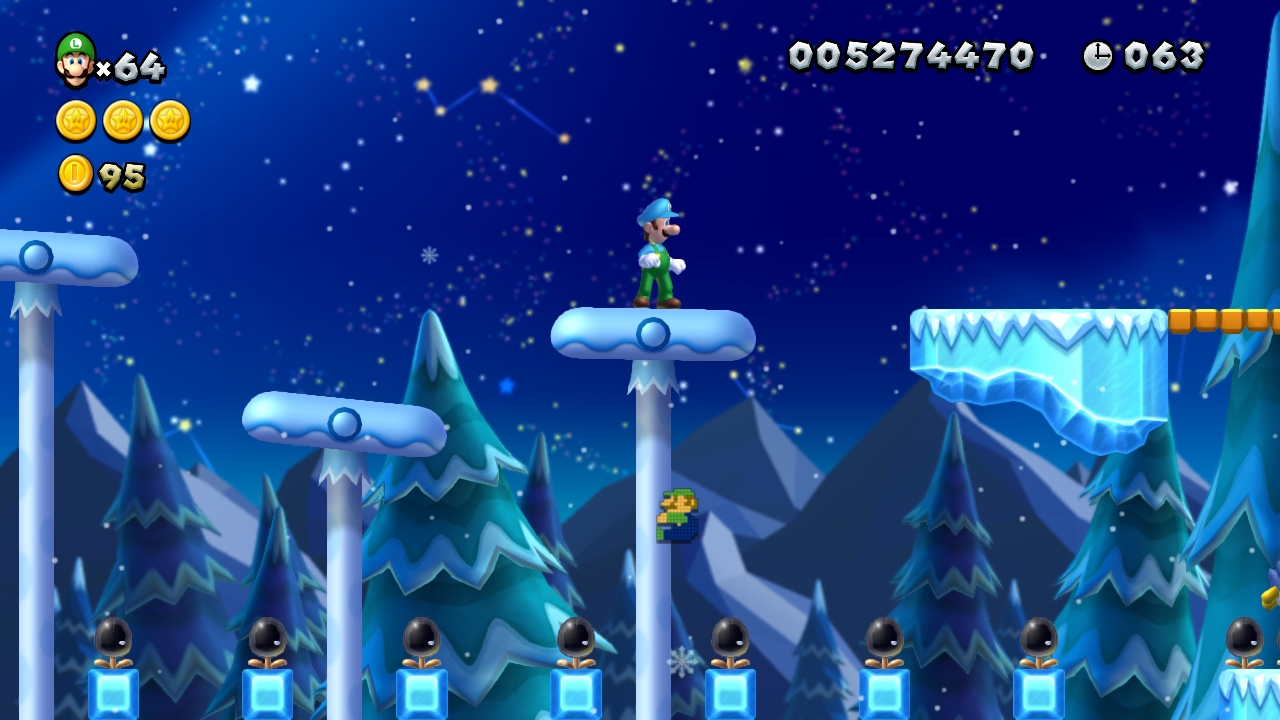Click the lower tilted mushroom platform
Image resolution: width=1280 pixels, height=720 pixels.
(343, 424)
